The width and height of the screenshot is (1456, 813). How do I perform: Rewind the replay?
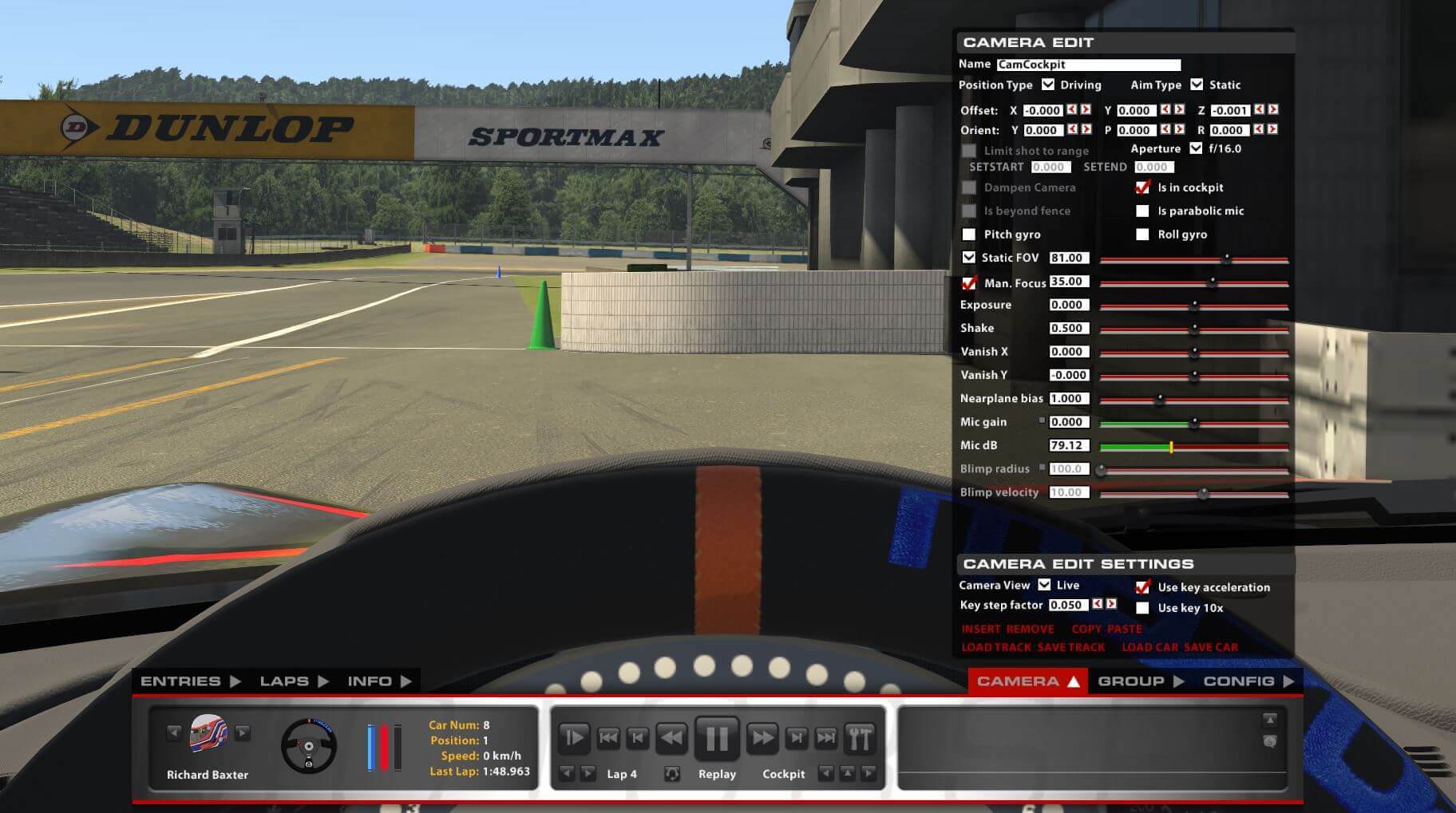click(x=672, y=738)
